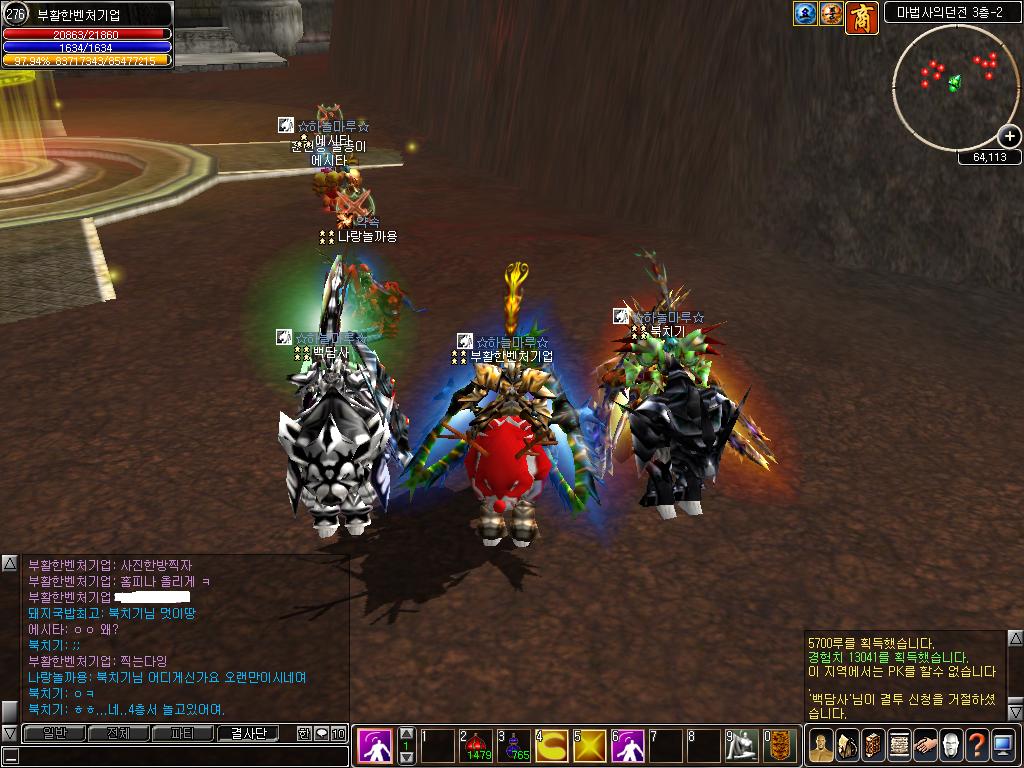The image size is (1024, 768).
Task: Click the speech bubble chat button
Action: [321, 733]
